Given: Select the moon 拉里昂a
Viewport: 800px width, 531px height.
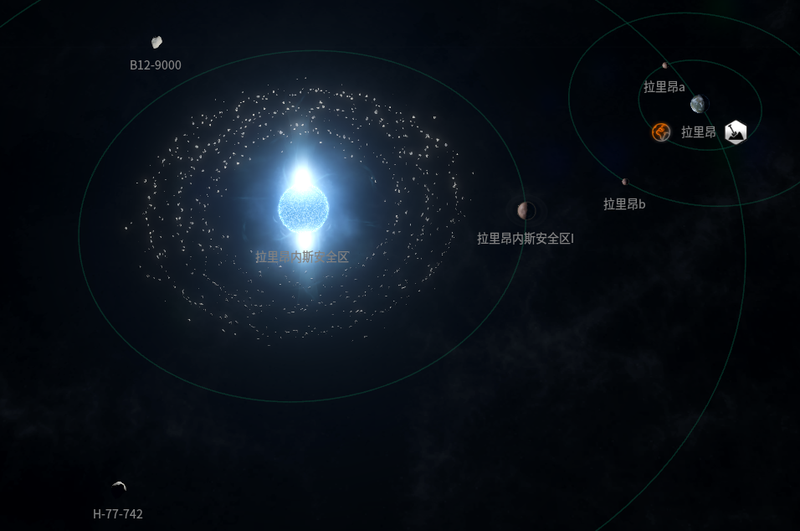Looking at the screenshot, I should coord(665,66).
